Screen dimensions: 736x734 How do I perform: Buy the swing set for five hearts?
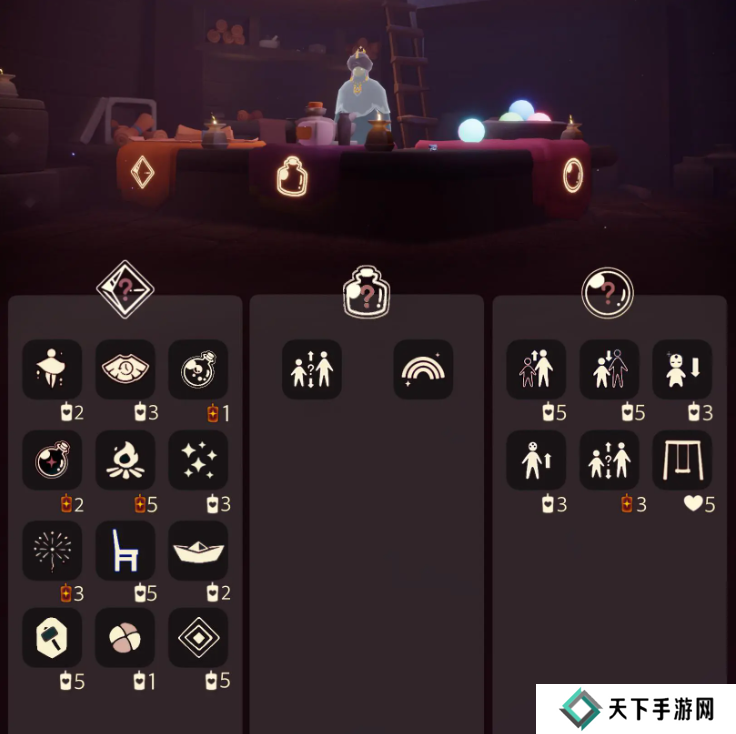682,460
